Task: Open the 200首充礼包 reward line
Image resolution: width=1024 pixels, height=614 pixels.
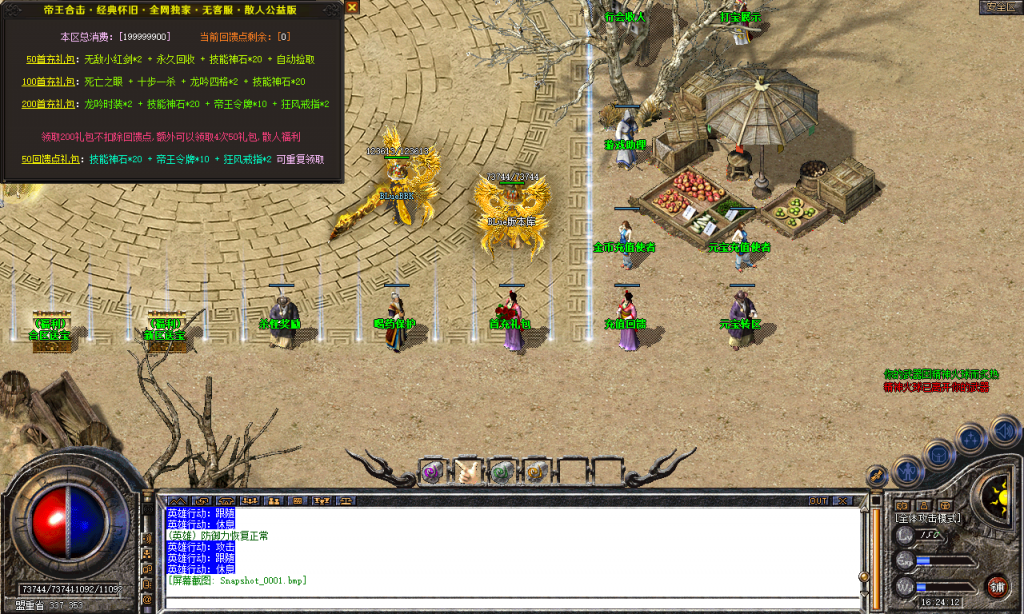Action: coord(47,103)
